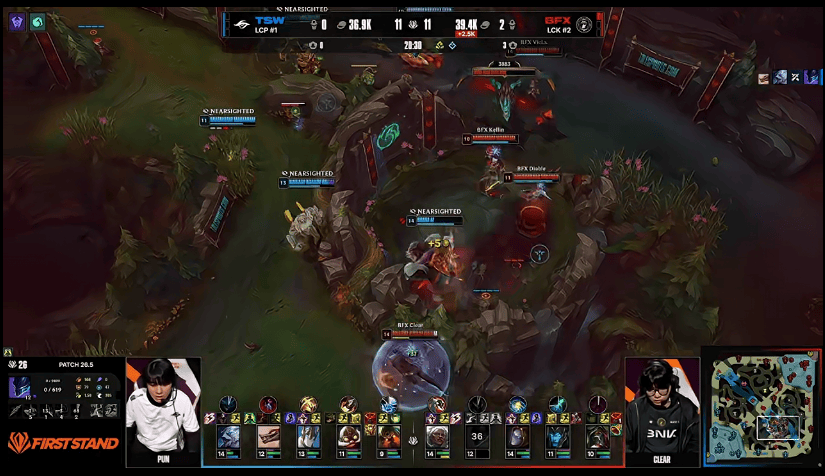Select the purple dragon icon
Screen dimensions: 825x476
(x=17, y=21)
